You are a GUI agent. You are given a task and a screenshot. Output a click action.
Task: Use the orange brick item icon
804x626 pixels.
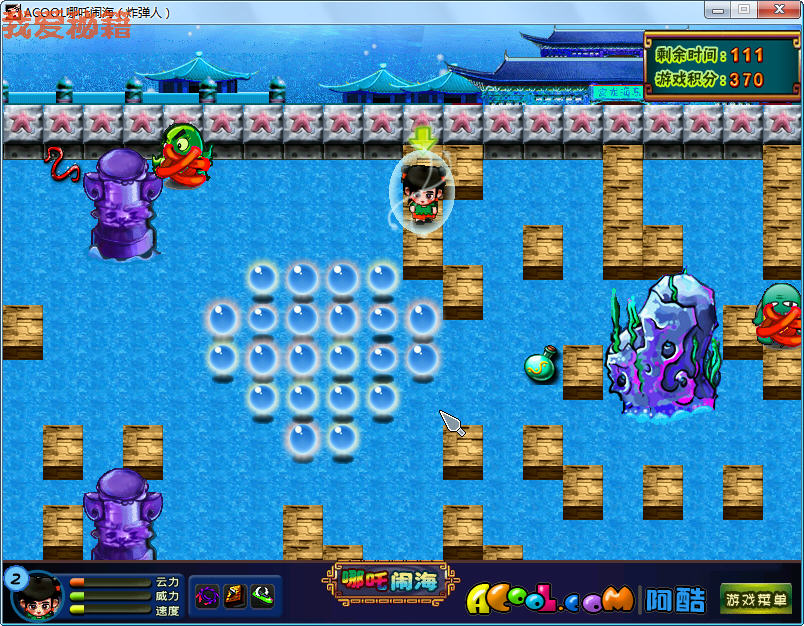[234, 597]
